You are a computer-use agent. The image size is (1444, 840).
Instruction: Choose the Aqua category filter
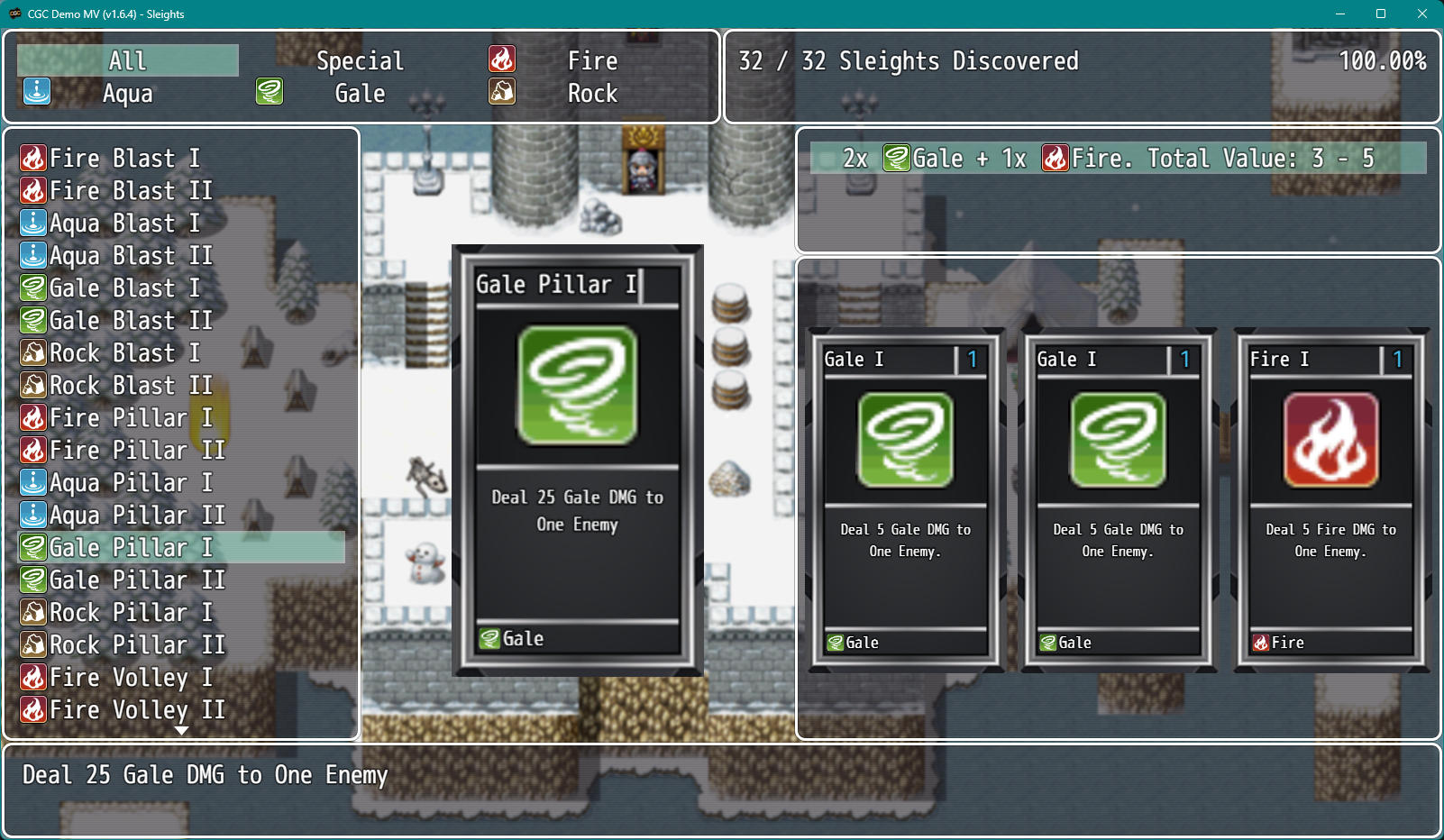[127, 93]
